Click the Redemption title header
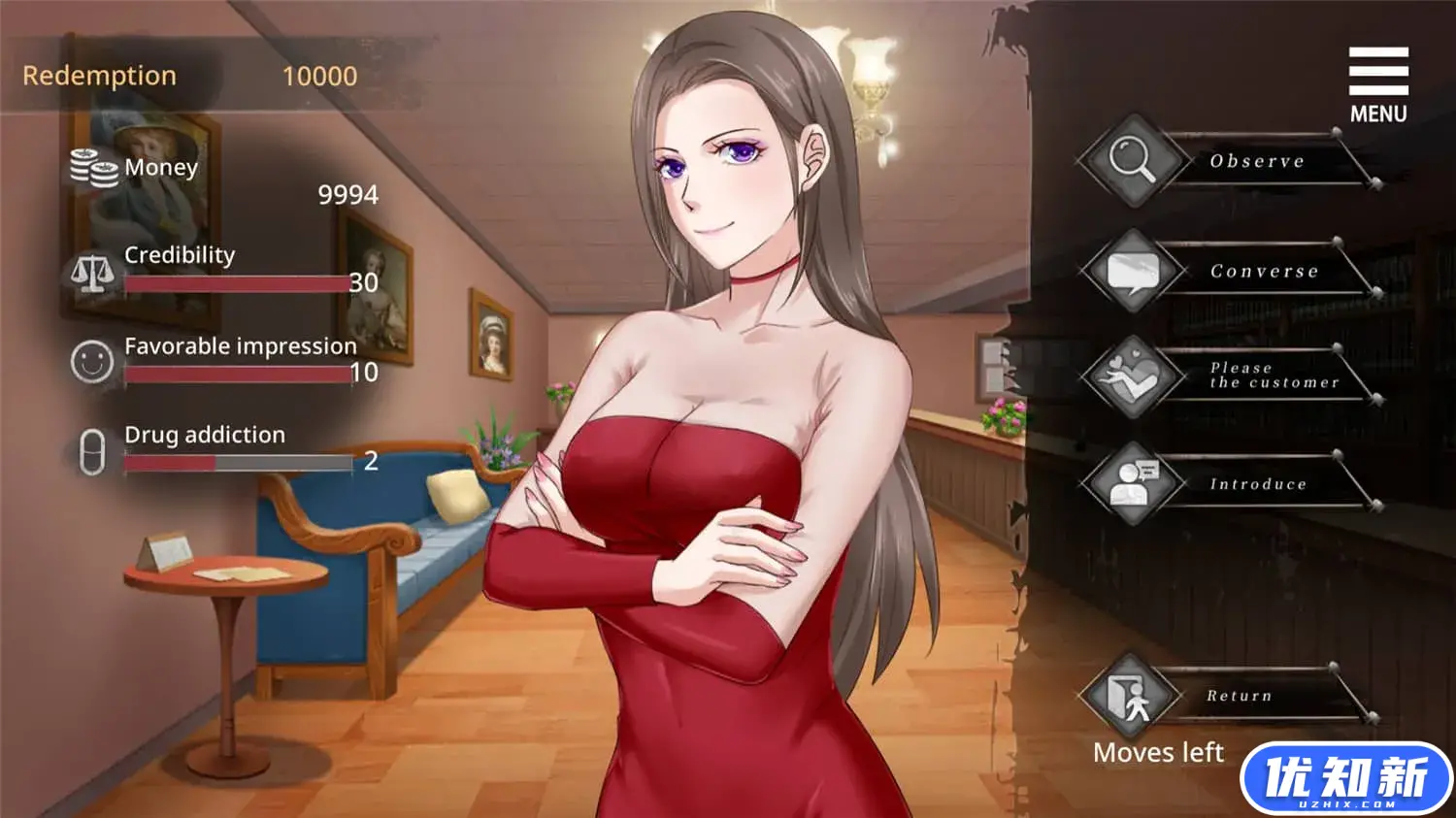The image size is (1456, 818). pyautogui.click(x=100, y=76)
